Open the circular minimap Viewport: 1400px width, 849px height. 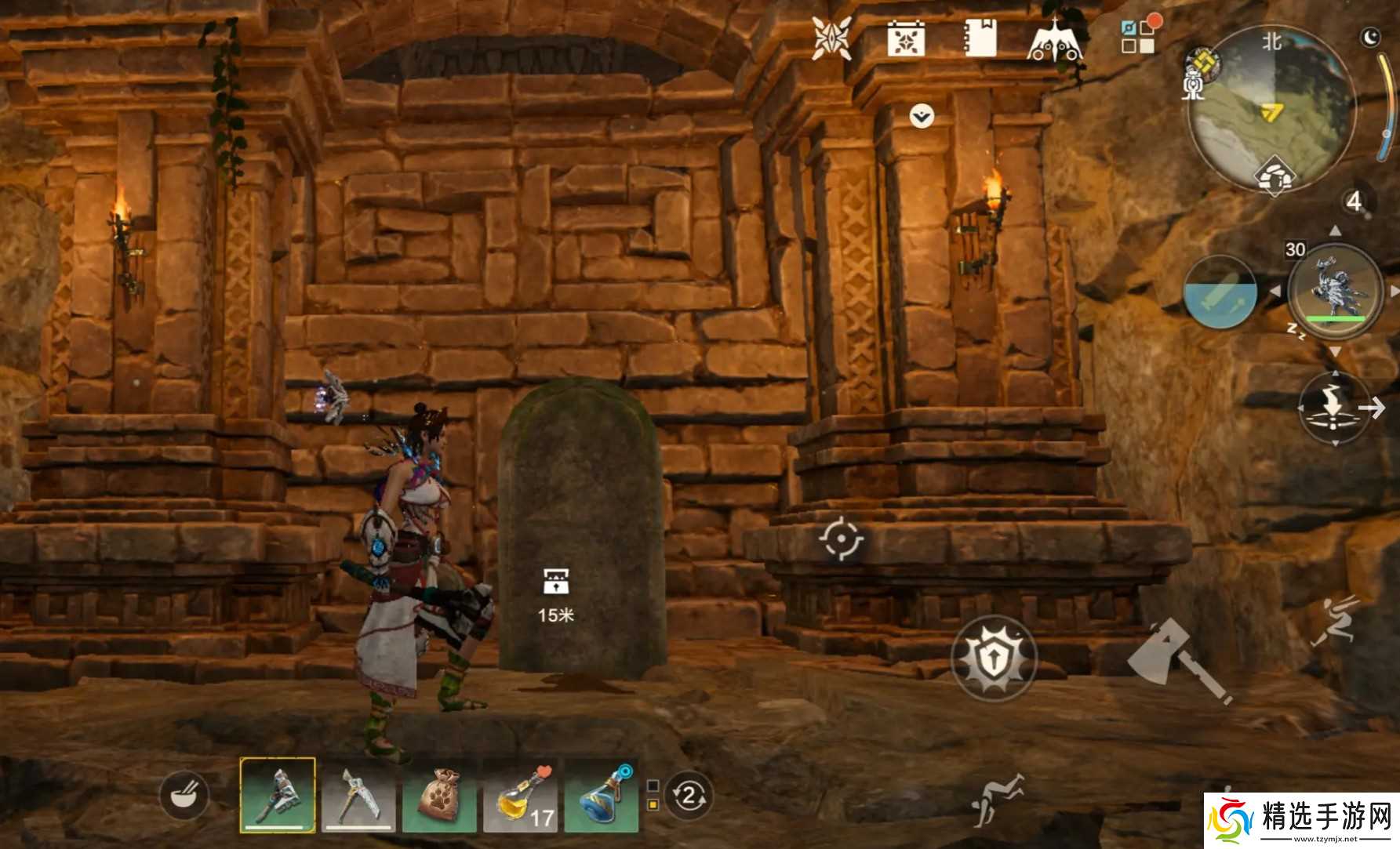[1271, 107]
